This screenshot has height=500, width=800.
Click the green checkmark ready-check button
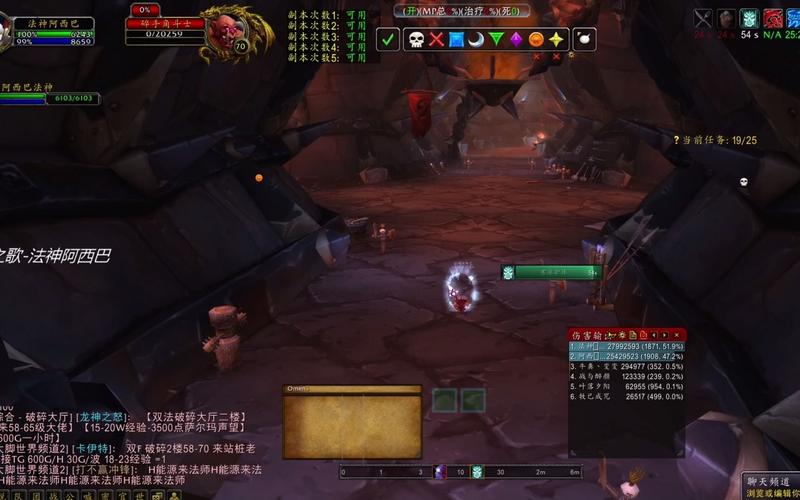pos(388,40)
